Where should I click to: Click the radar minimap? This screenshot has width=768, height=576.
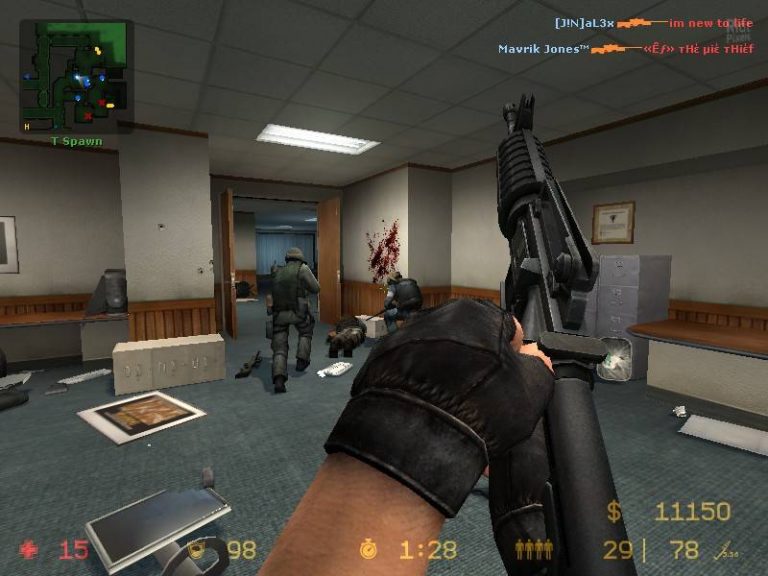click(x=76, y=76)
